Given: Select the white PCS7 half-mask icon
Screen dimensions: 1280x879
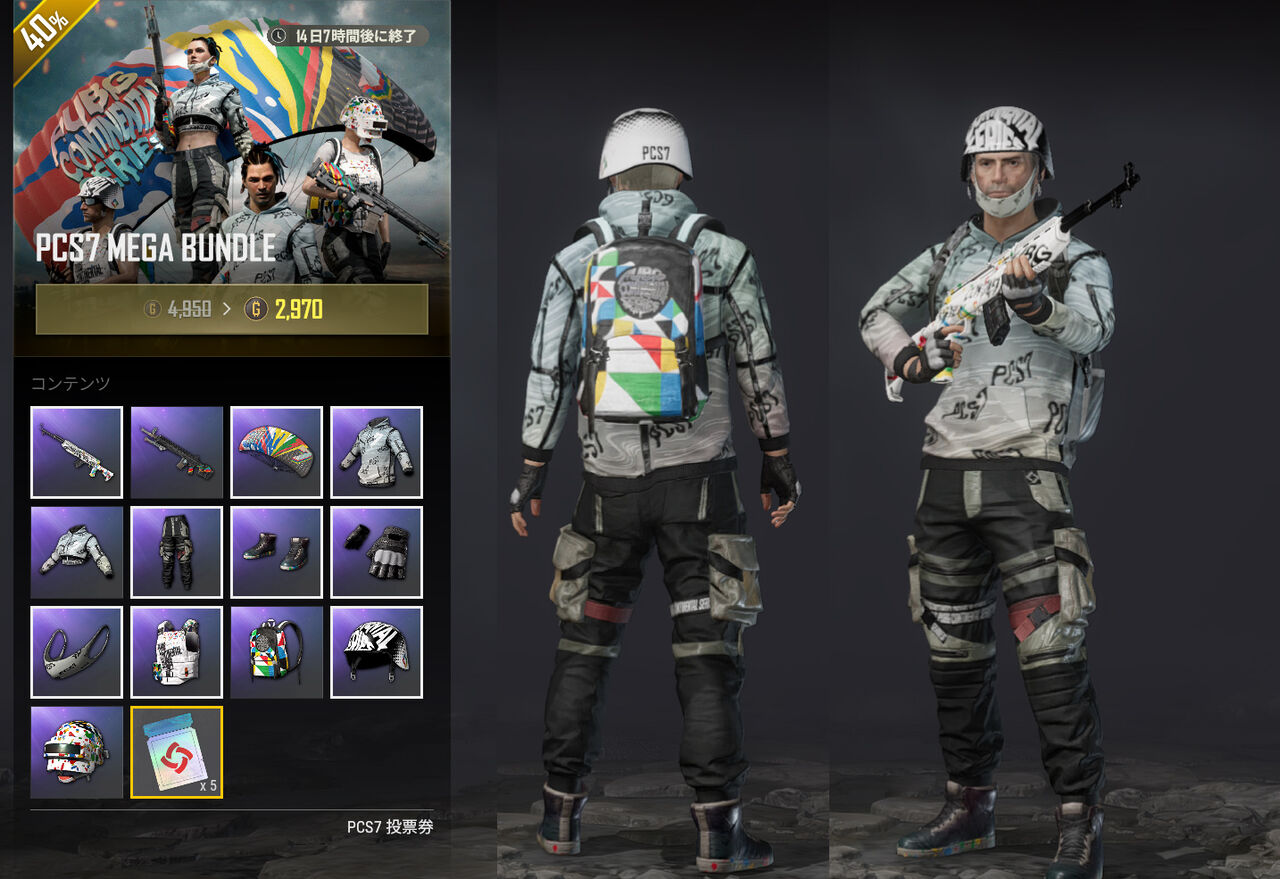Looking at the screenshot, I should (x=76, y=652).
